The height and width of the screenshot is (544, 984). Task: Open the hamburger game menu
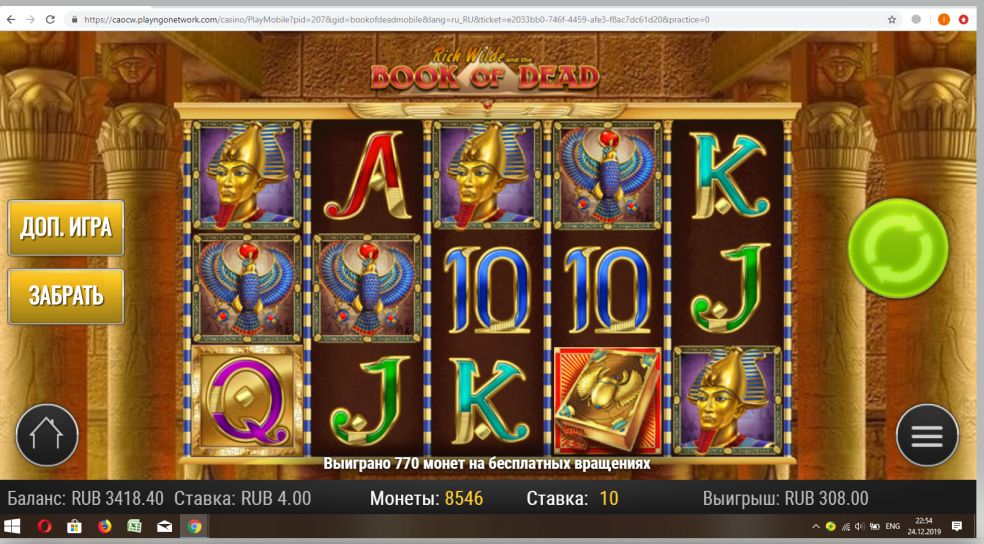926,435
